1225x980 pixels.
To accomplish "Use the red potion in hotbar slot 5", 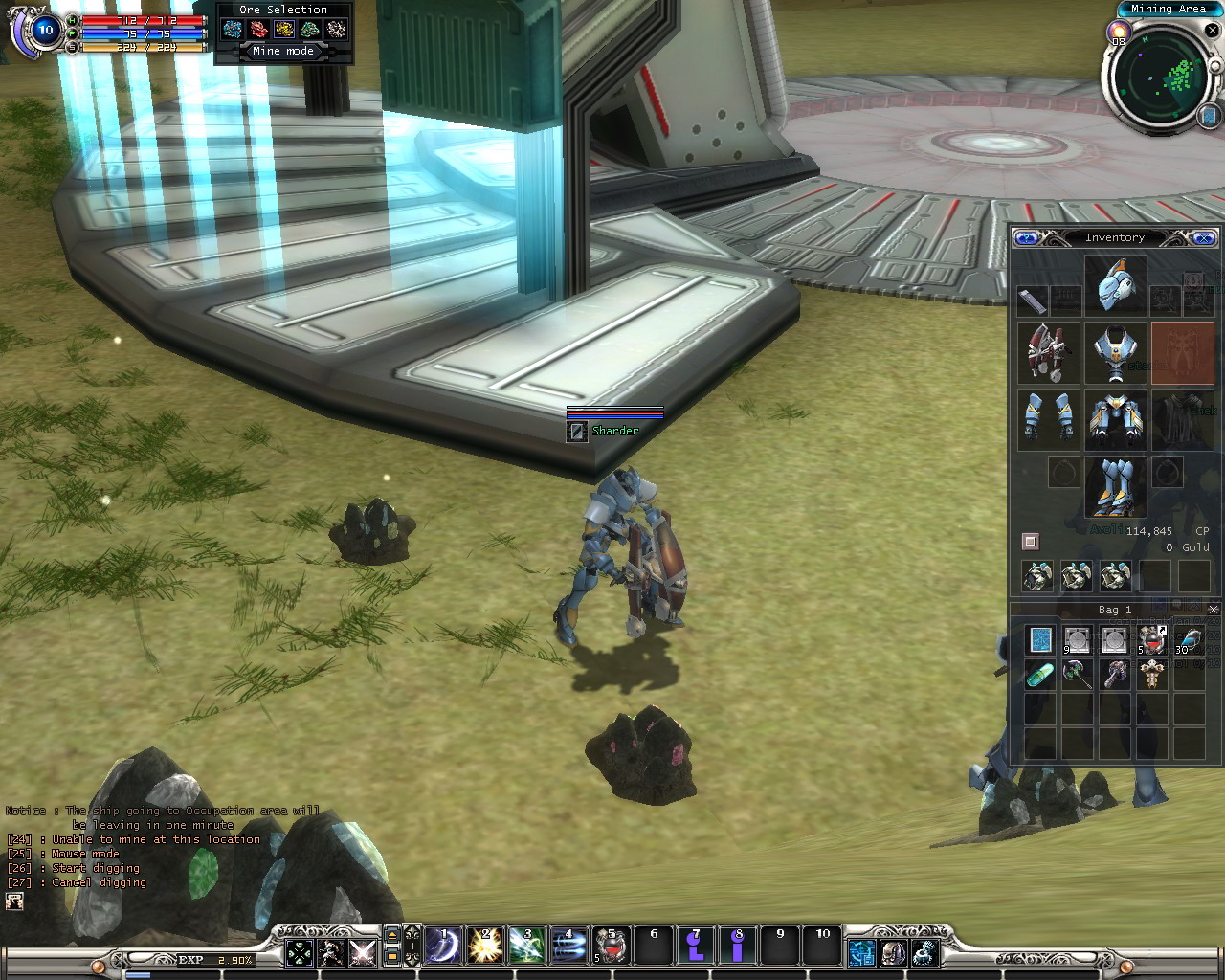I will click(611, 947).
